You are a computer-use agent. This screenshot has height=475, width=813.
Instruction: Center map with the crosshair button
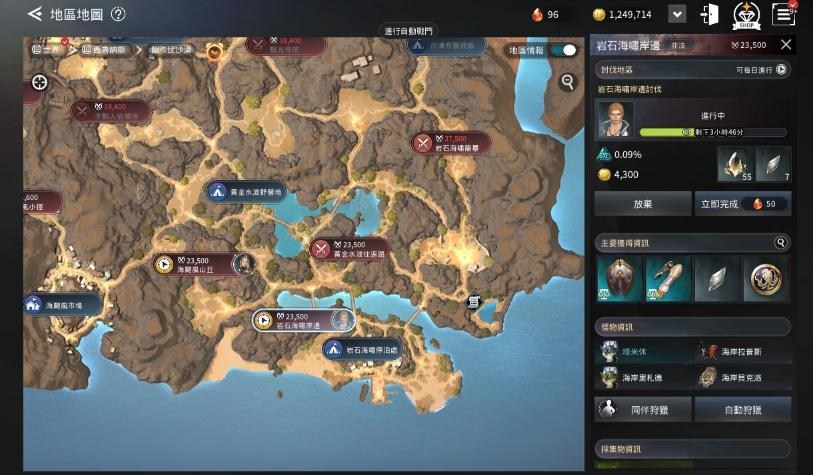coord(40,82)
